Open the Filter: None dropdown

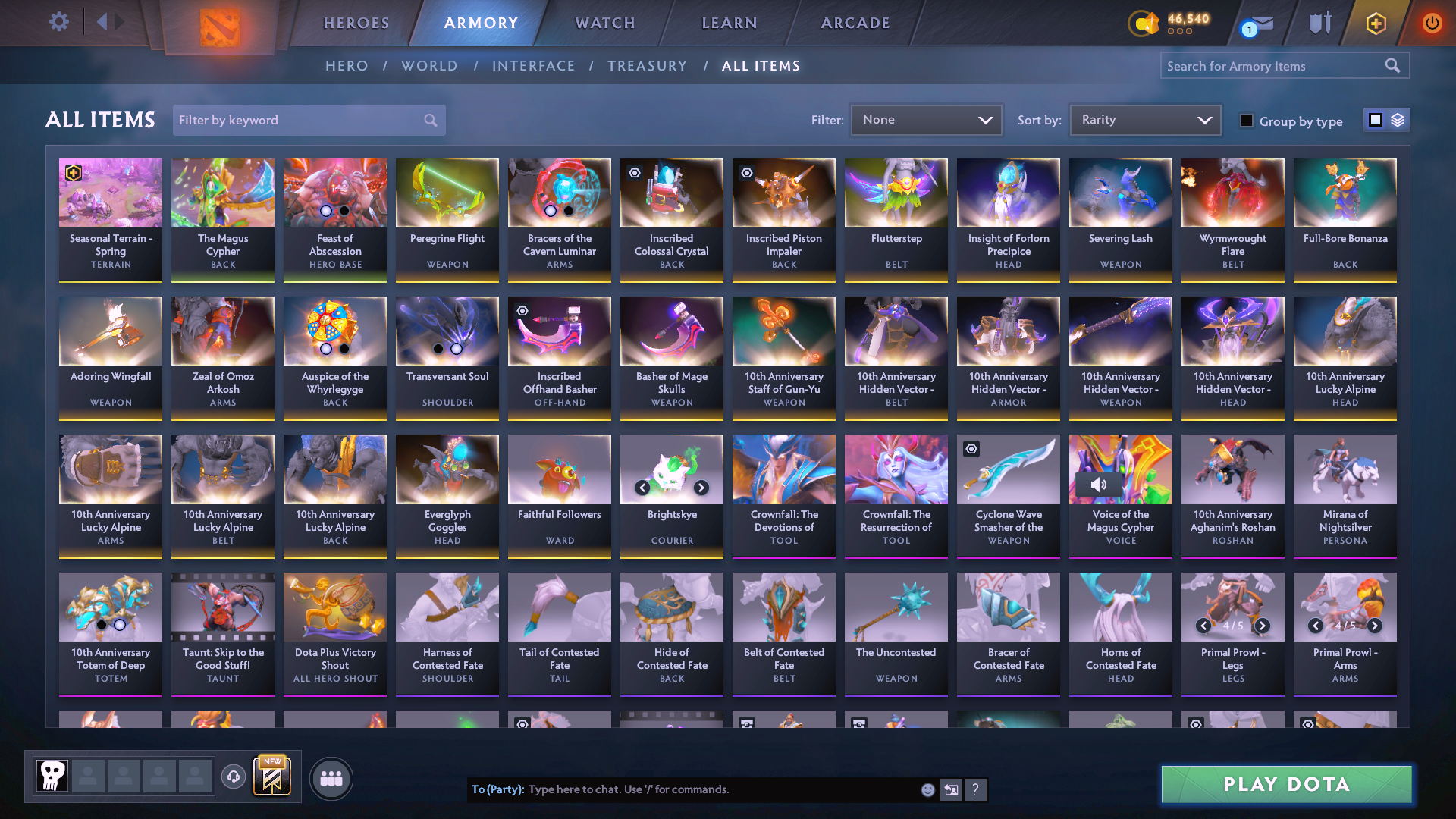coord(926,119)
